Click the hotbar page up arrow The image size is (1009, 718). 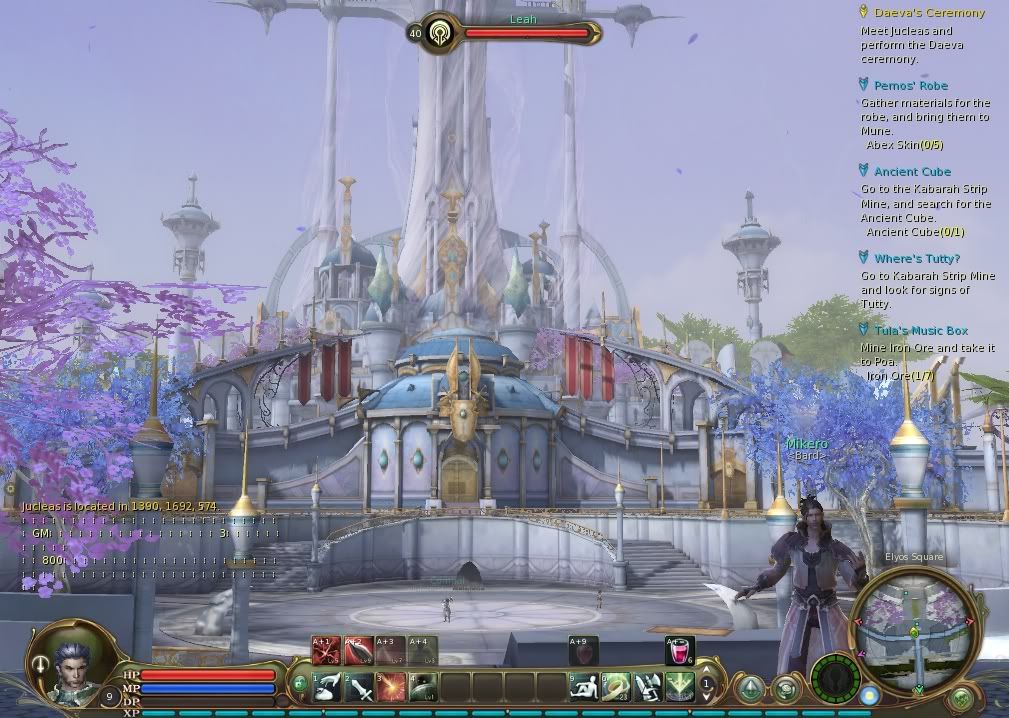point(707,671)
